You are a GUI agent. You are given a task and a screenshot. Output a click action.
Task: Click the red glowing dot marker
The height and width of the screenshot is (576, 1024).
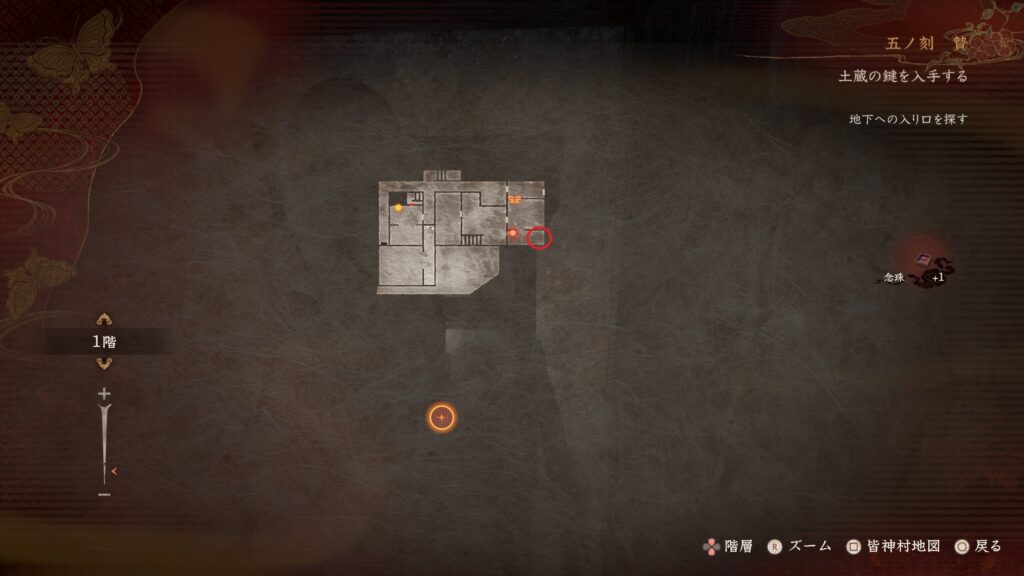(513, 233)
